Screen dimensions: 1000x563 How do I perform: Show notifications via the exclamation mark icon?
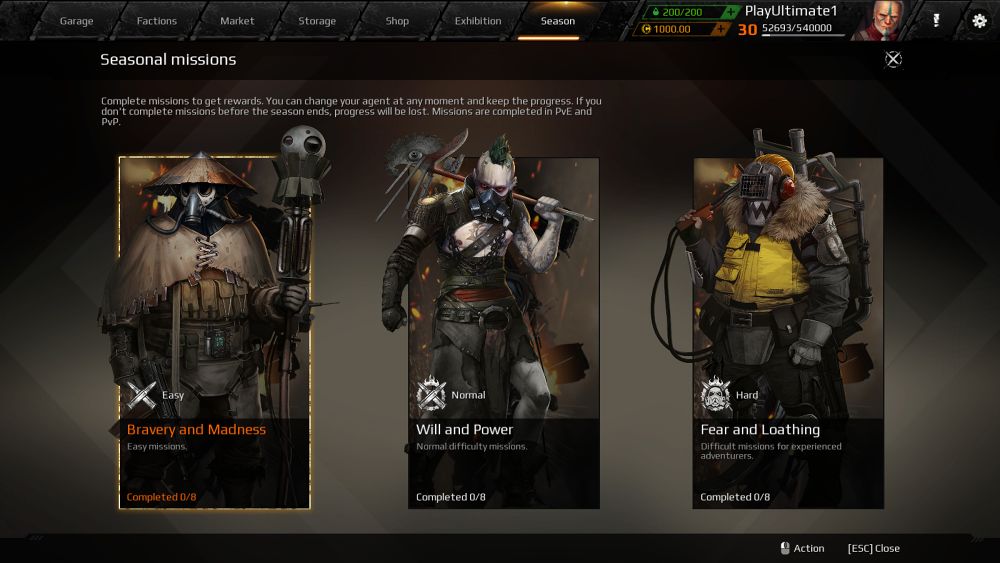click(x=936, y=20)
